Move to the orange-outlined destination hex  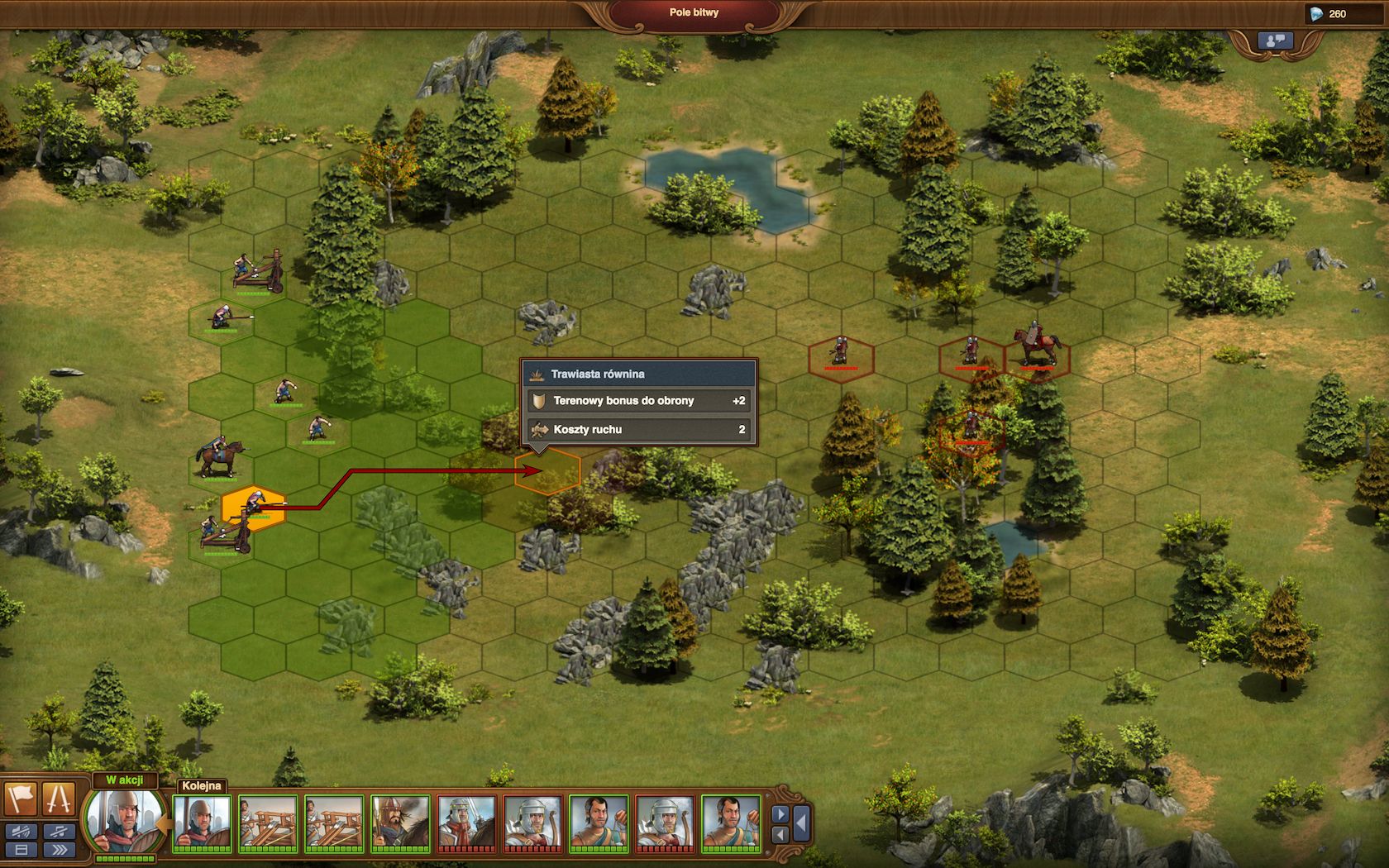tap(547, 473)
